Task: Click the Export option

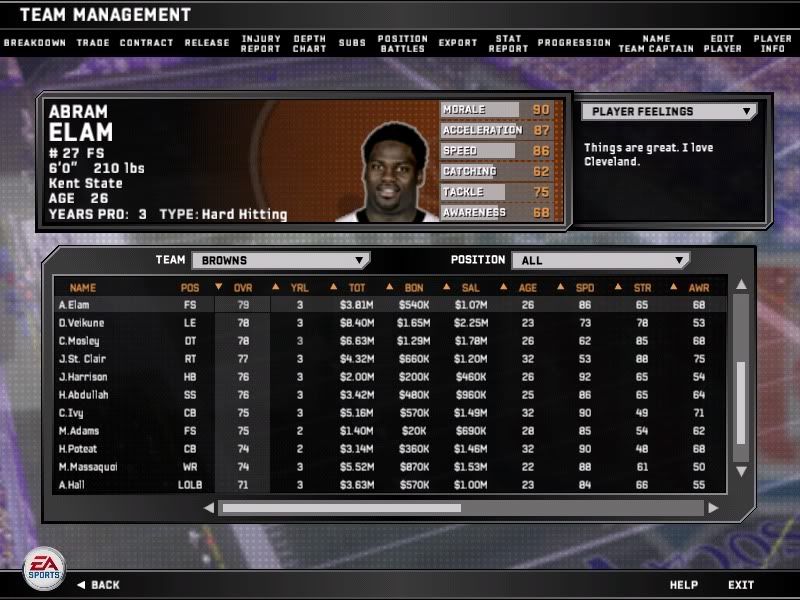Action: tap(458, 43)
